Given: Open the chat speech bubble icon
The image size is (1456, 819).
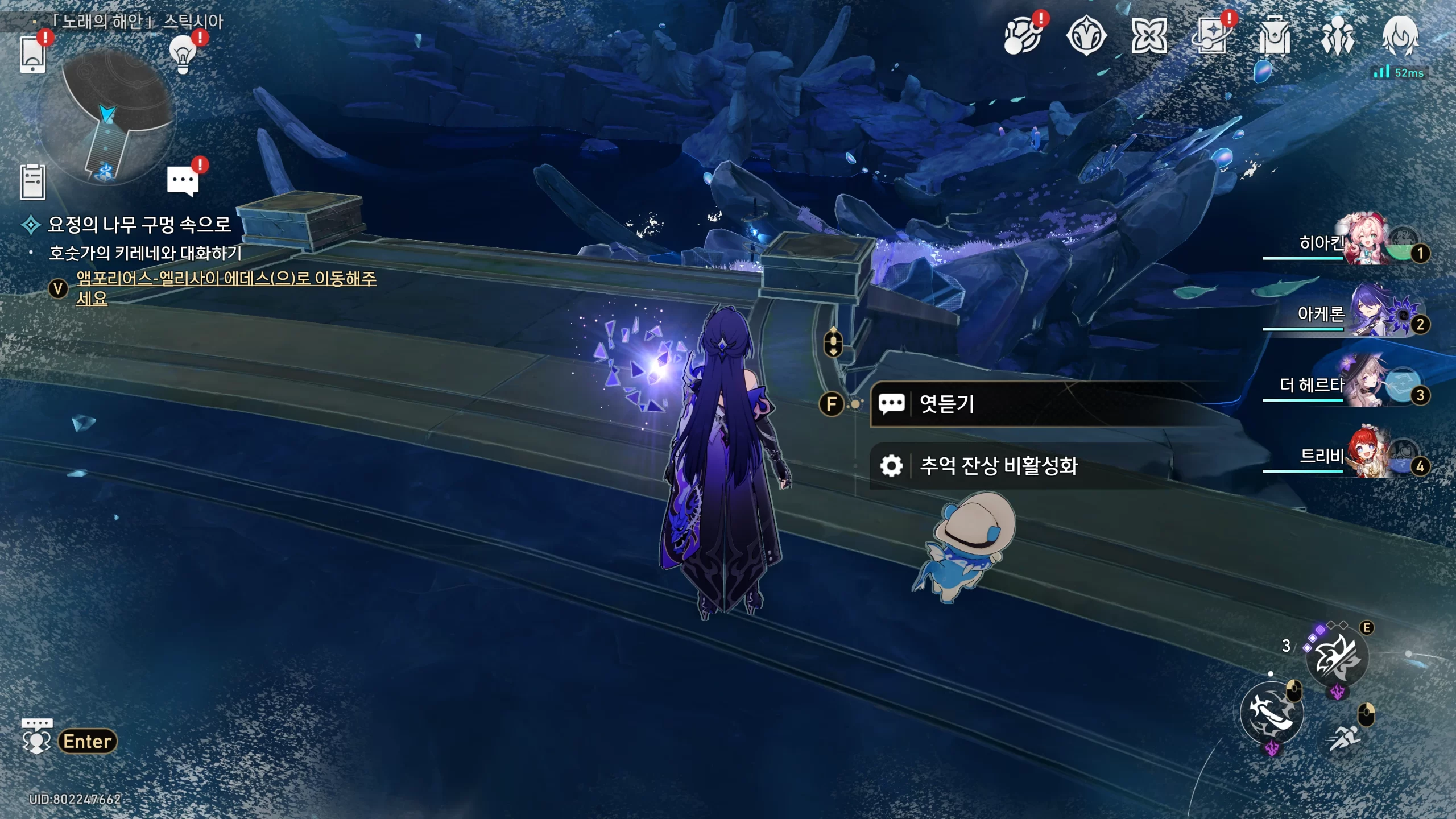Looking at the screenshot, I should coord(183,182).
